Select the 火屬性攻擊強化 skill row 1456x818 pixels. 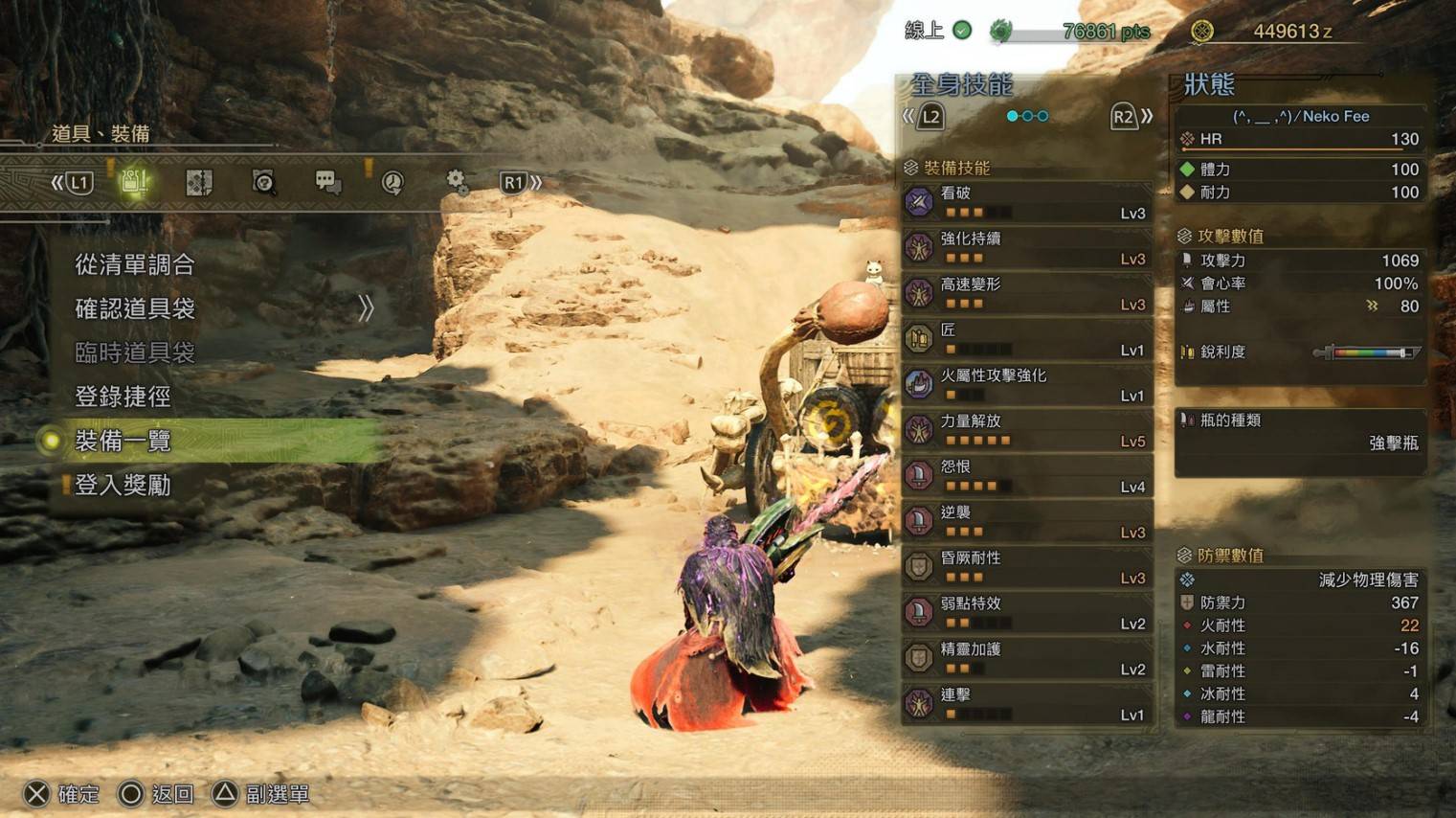coord(1026,385)
